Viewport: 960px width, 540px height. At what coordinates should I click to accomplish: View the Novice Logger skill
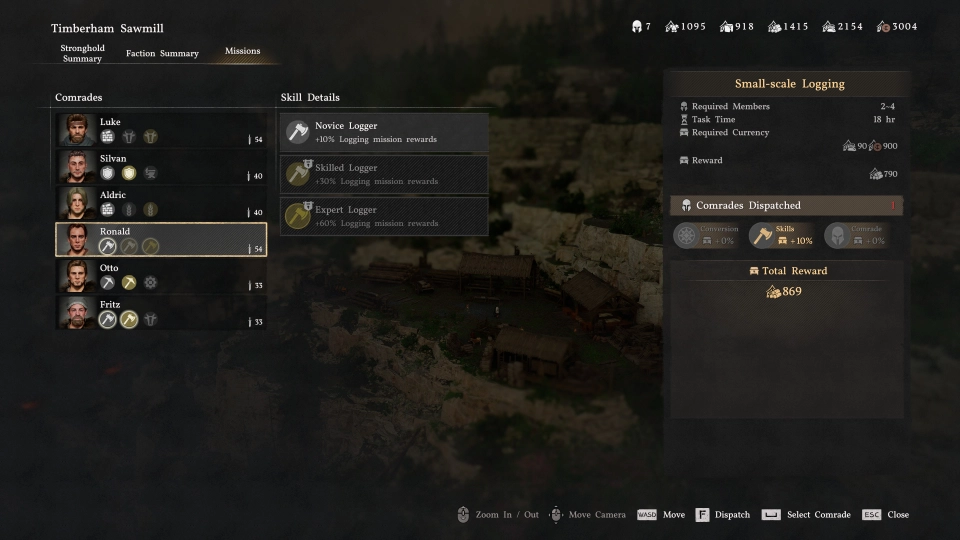tap(384, 132)
